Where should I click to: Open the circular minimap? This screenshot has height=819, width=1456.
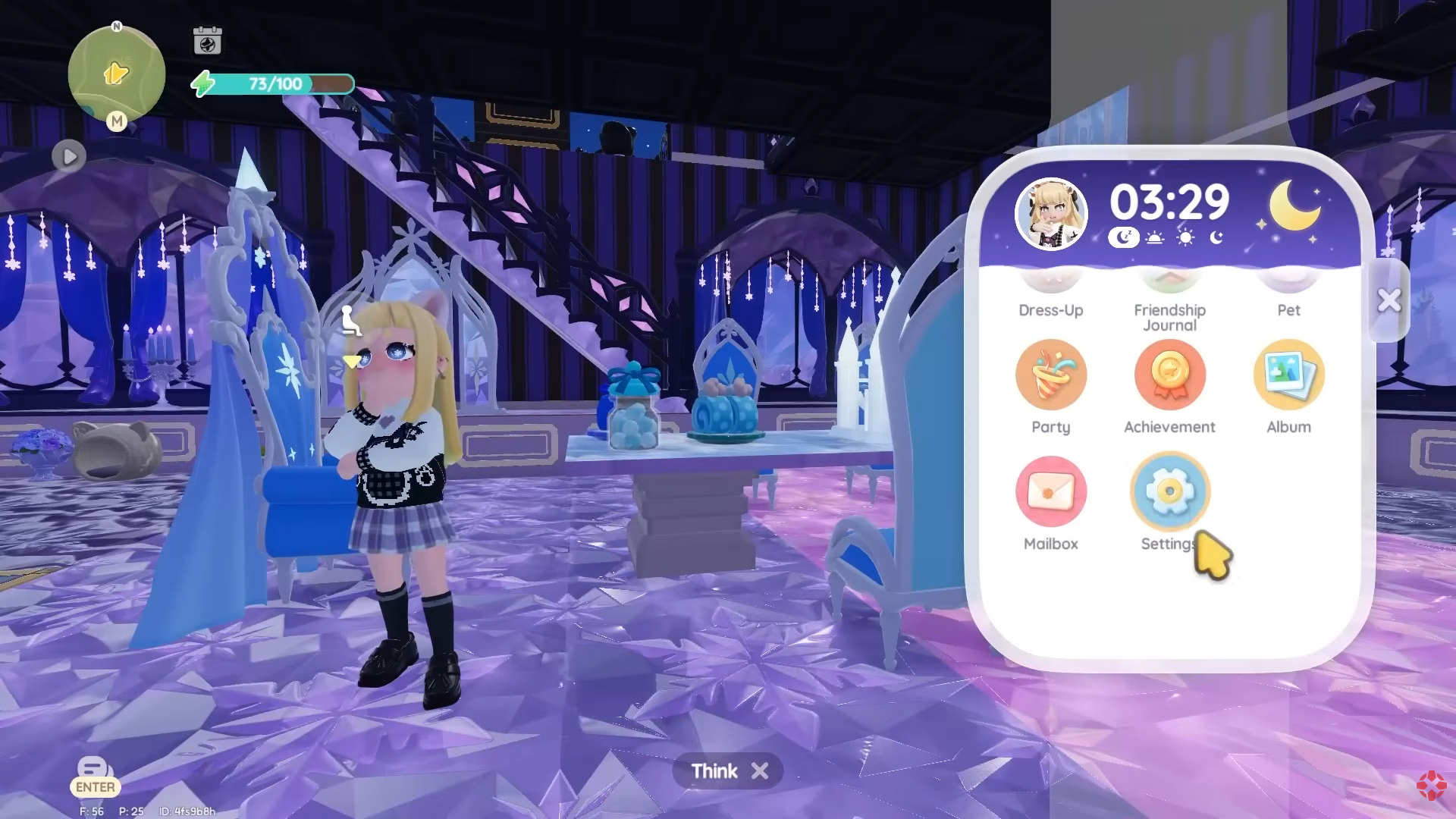click(116, 74)
